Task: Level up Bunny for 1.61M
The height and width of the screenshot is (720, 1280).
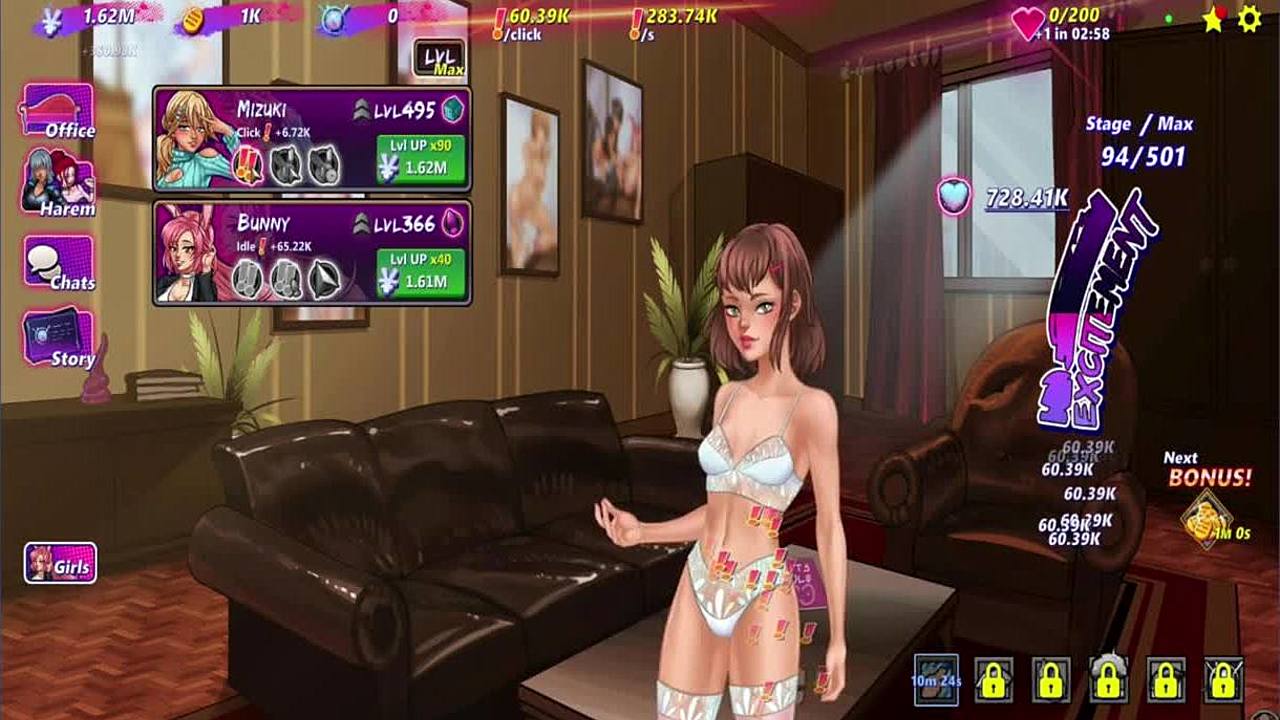Action: 420,273
